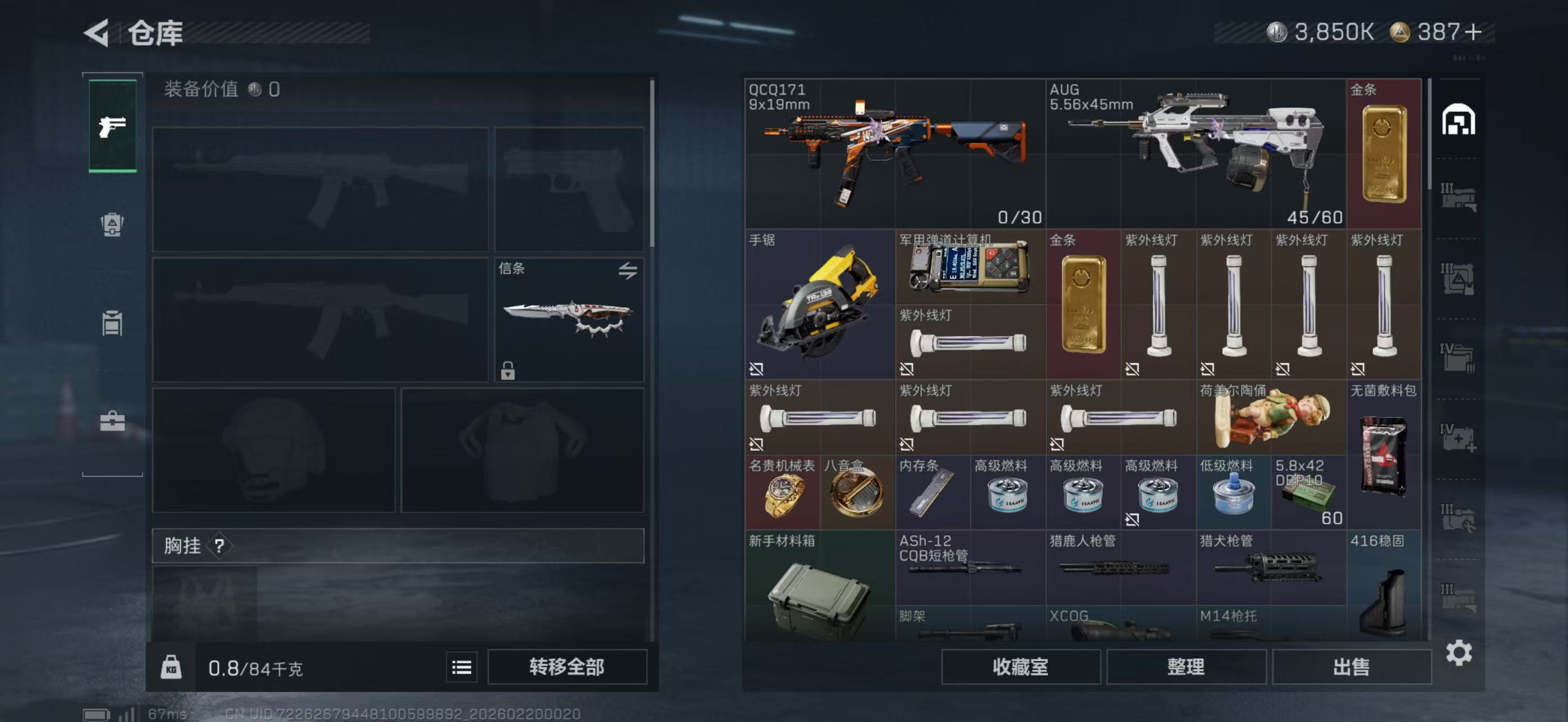Image resolution: width=1568 pixels, height=722 pixels.
Task: Toggle list view beside the 转移全部 button
Action: click(461, 667)
